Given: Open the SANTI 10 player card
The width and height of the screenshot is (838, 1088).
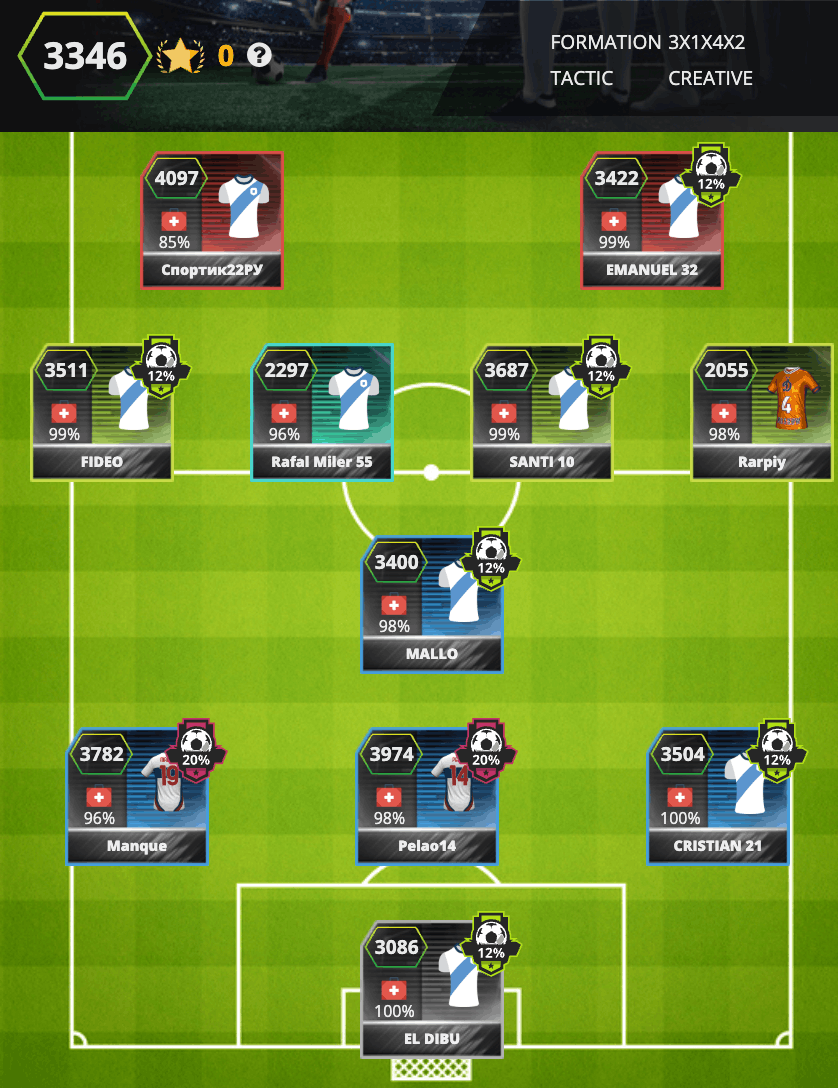Looking at the screenshot, I should 542,412.
